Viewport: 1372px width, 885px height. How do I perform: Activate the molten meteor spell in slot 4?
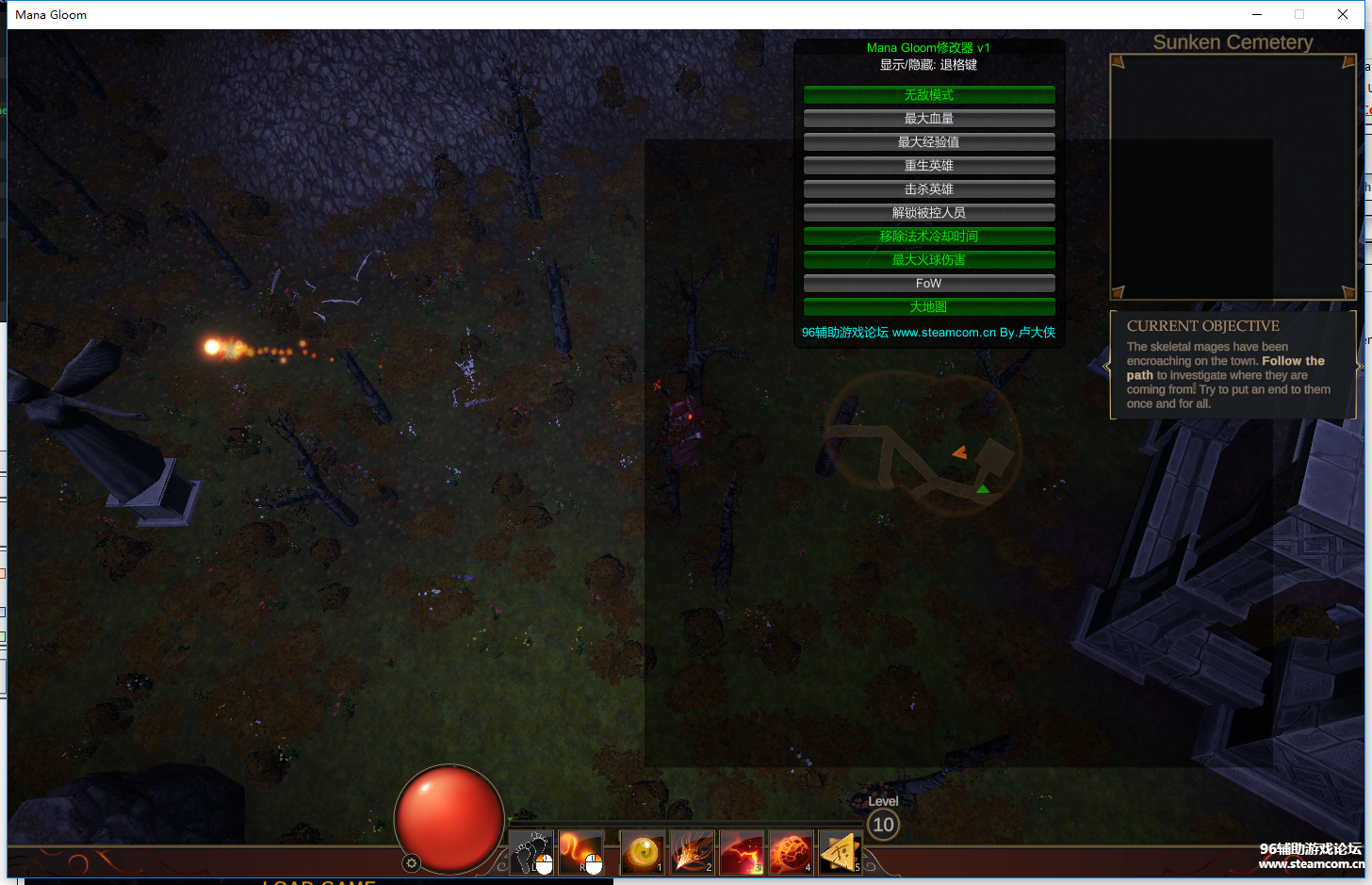click(x=791, y=852)
